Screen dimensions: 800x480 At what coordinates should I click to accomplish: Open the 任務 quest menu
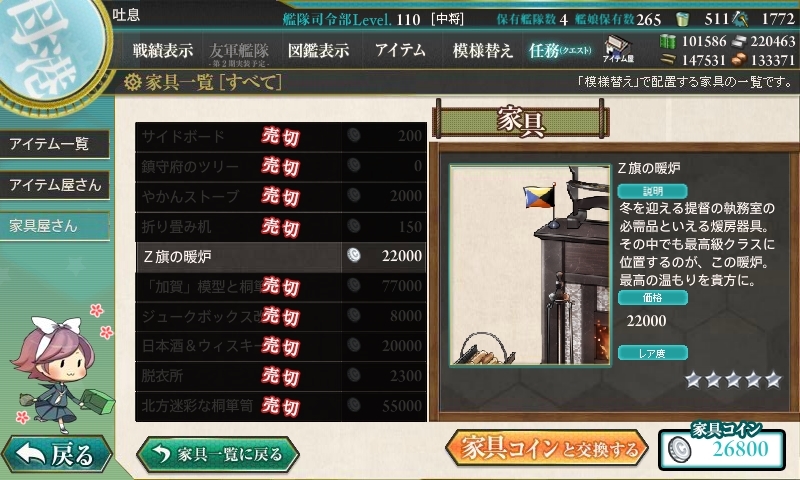click(560, 50)
